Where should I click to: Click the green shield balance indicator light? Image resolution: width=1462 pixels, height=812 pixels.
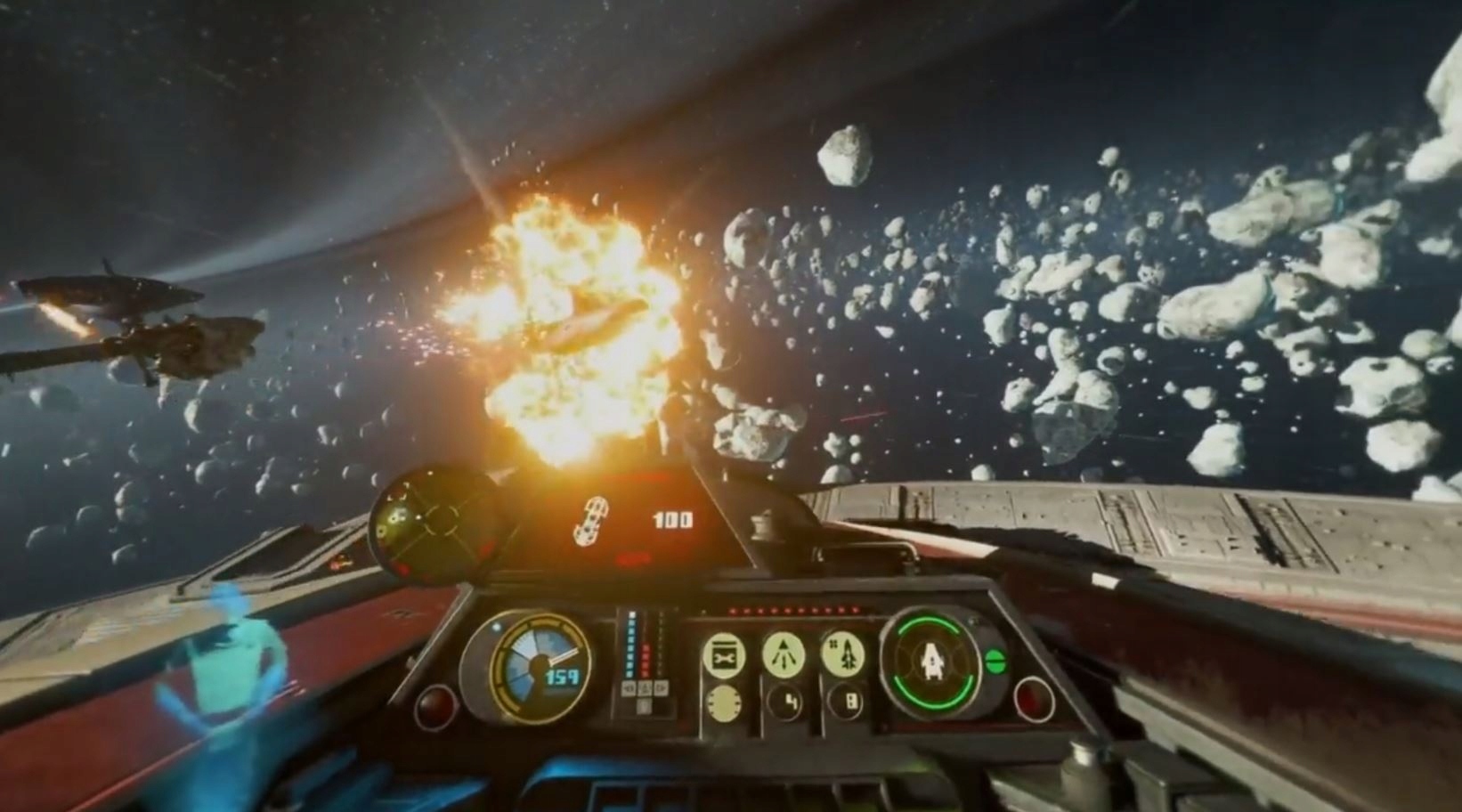(x=995, y=661)
